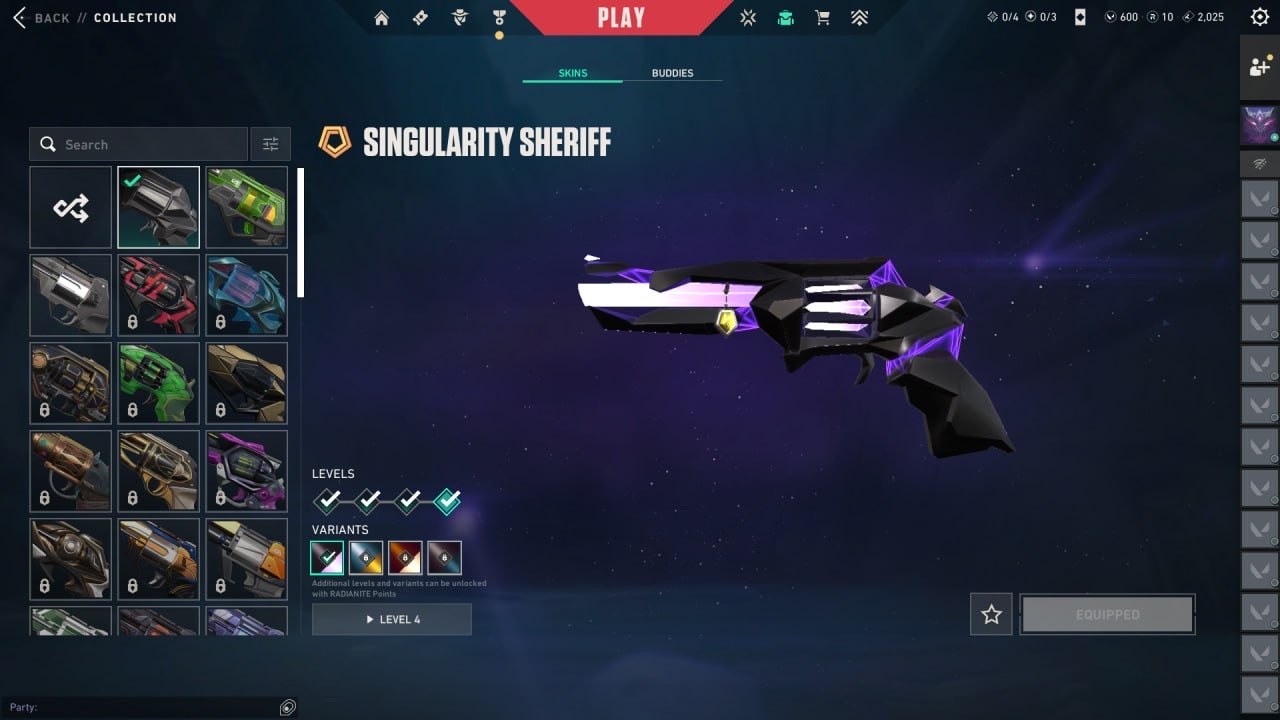Select the first level checkmark
Screen dimensions: 1280x720
[328, 500]
